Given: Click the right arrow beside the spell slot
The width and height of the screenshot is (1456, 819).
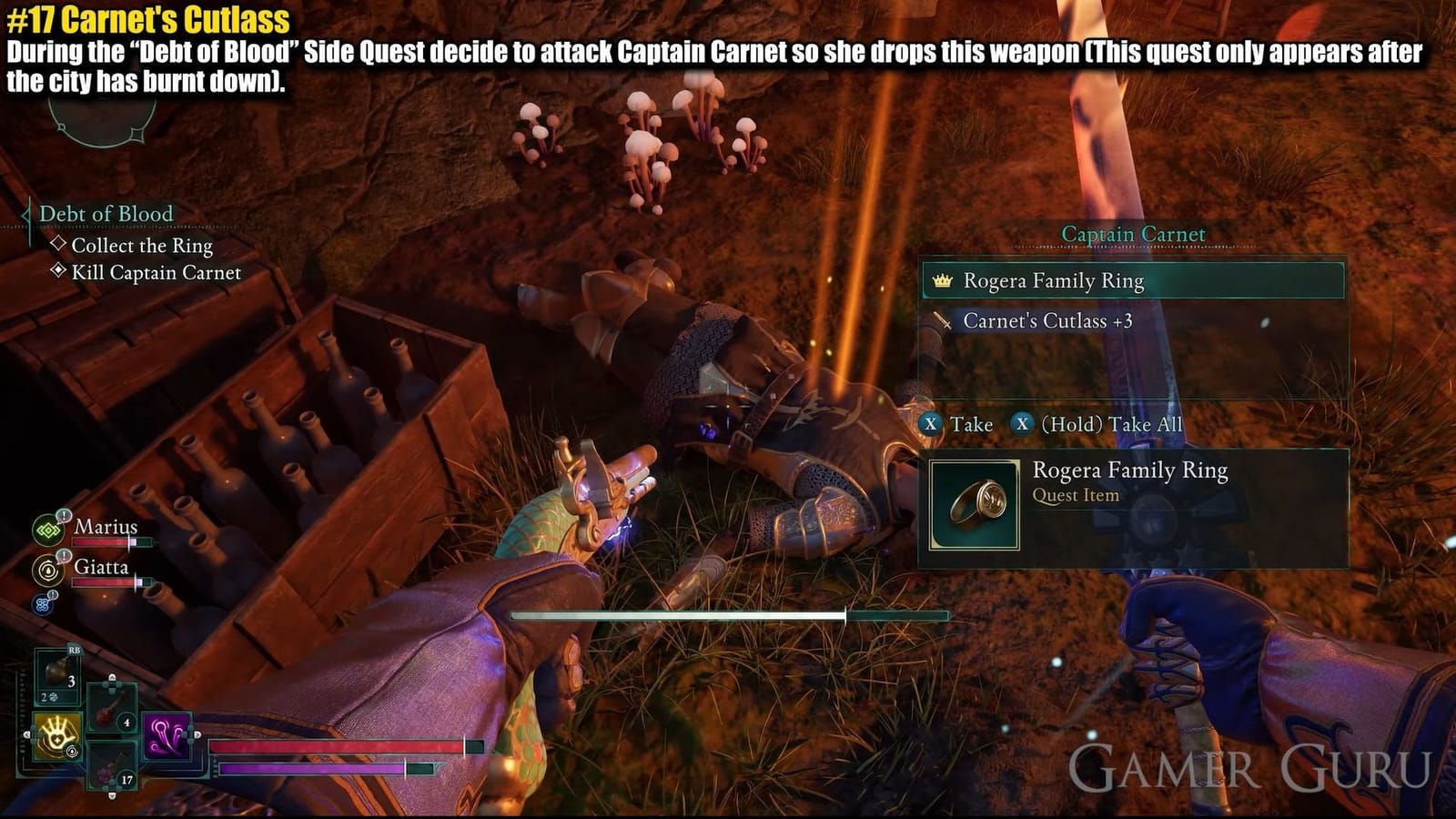Looking at the screenshot, I should tap(197, 733).
